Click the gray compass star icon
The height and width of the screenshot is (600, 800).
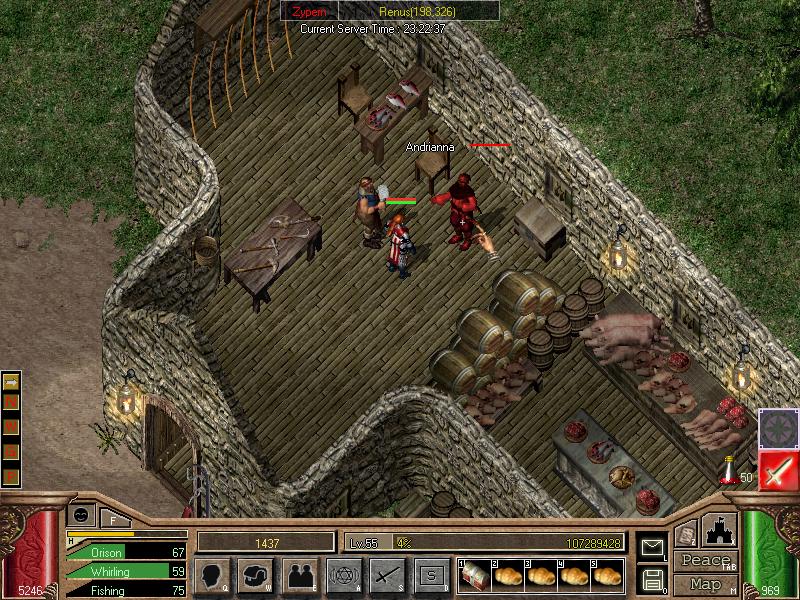pos(778,428)
